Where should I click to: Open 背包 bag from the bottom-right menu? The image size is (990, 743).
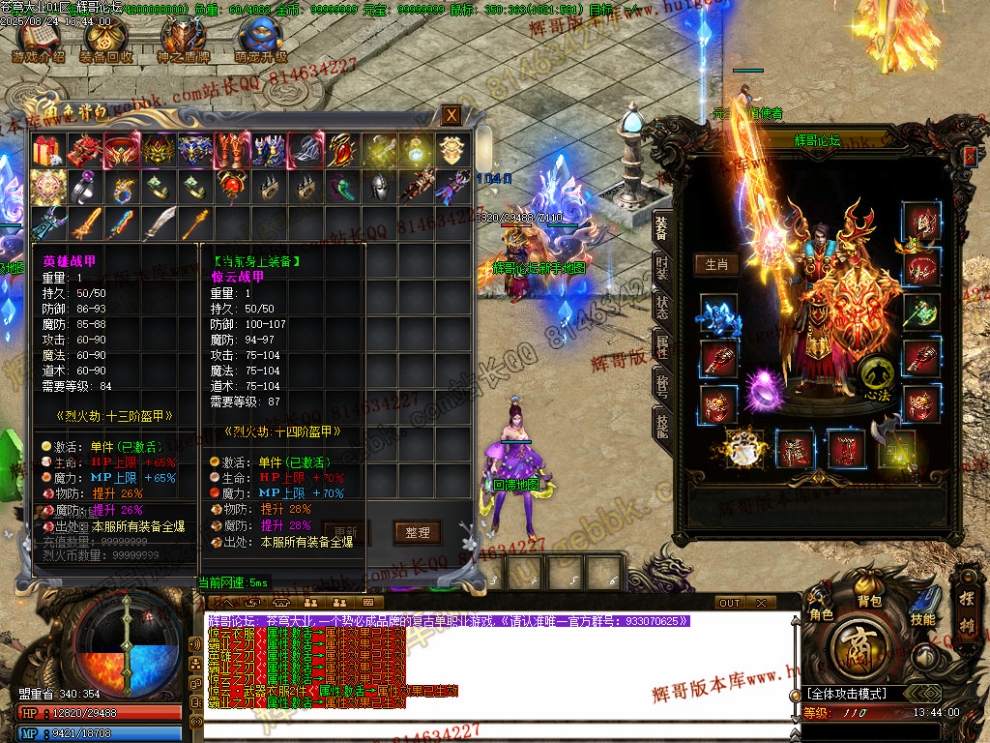[869, 600]
